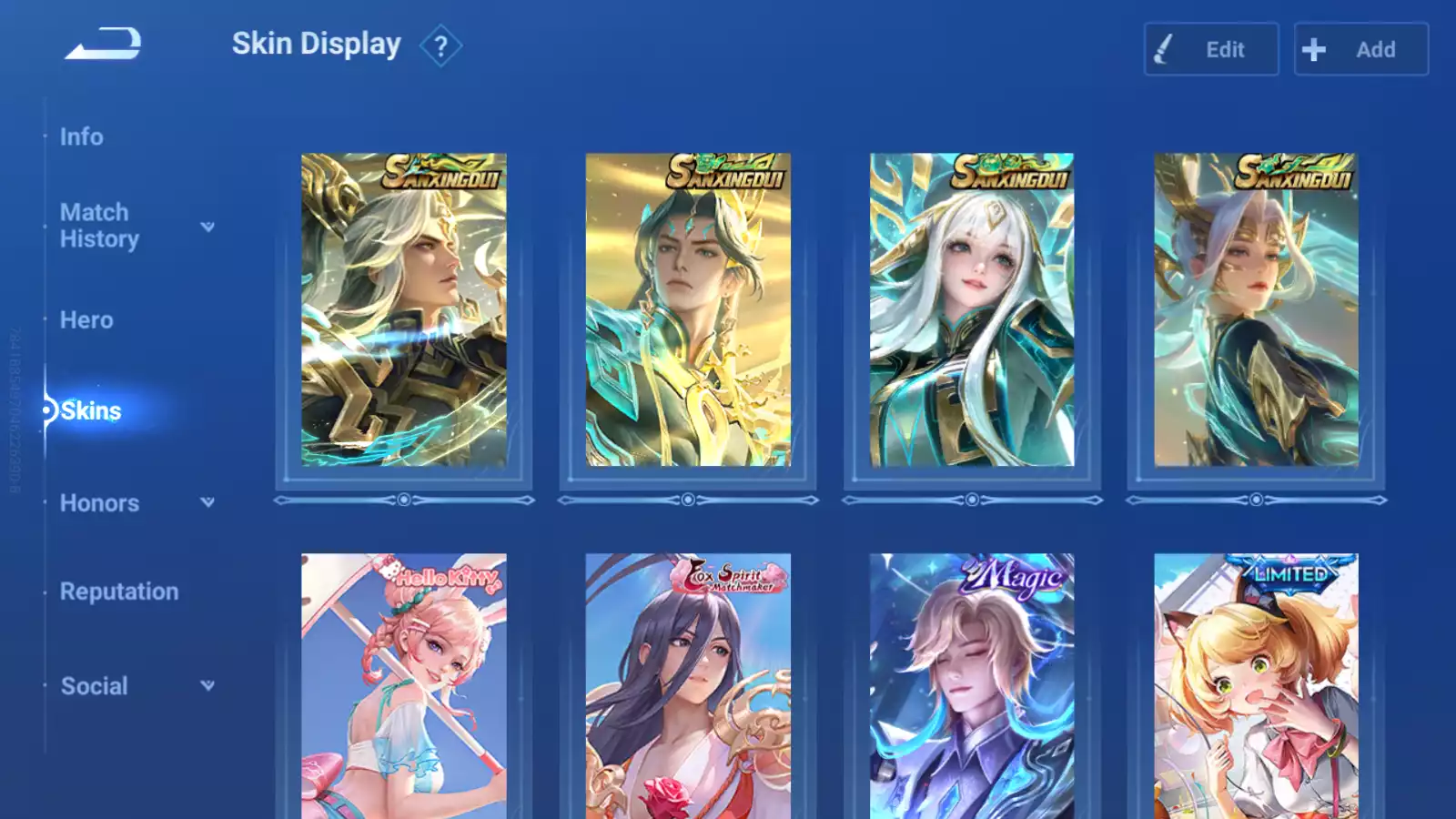Go back using the arrow button
The image size is (1456, 819).
[103, 44]
